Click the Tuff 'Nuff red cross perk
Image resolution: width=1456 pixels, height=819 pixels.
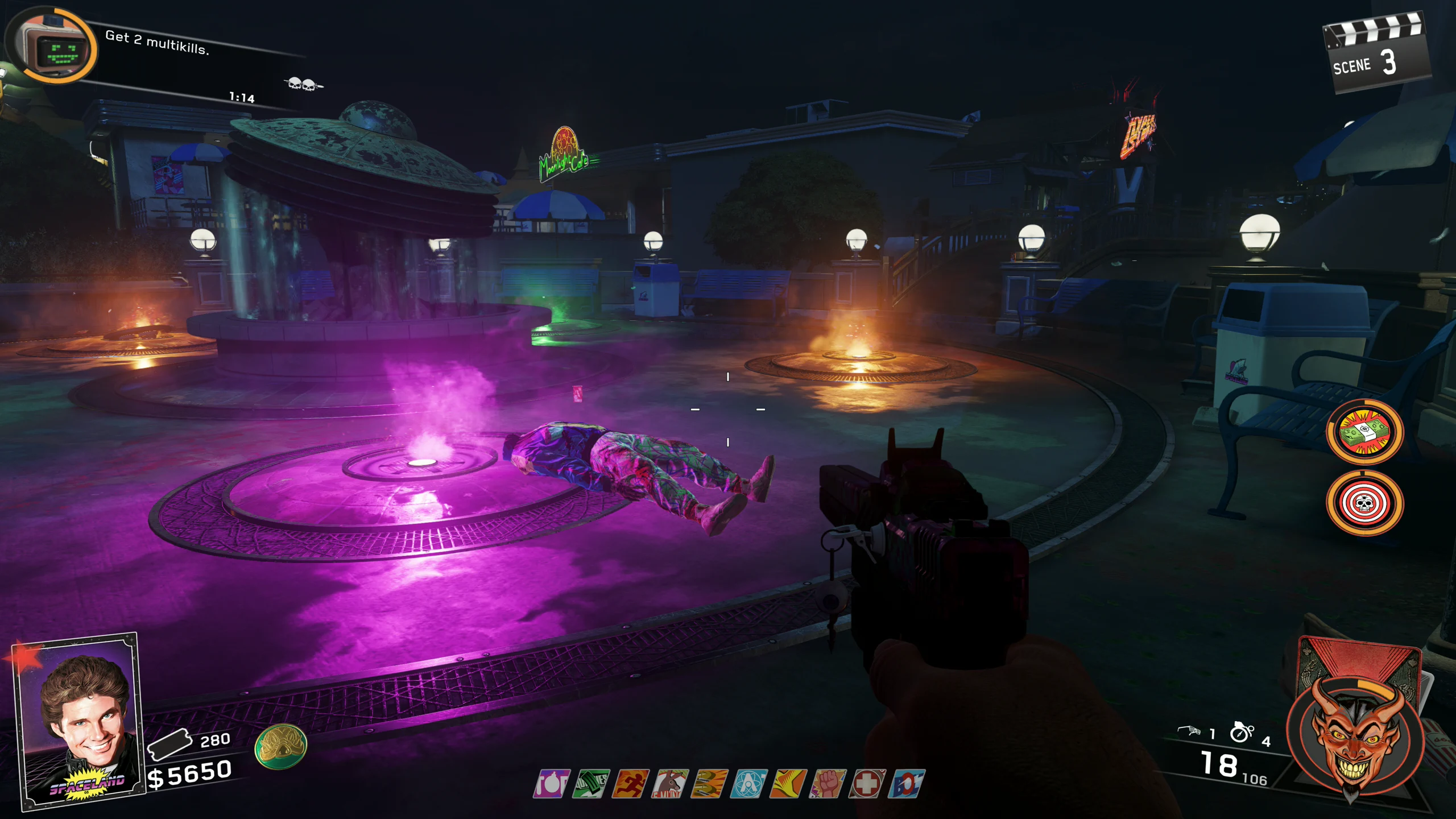click(867, 784)
